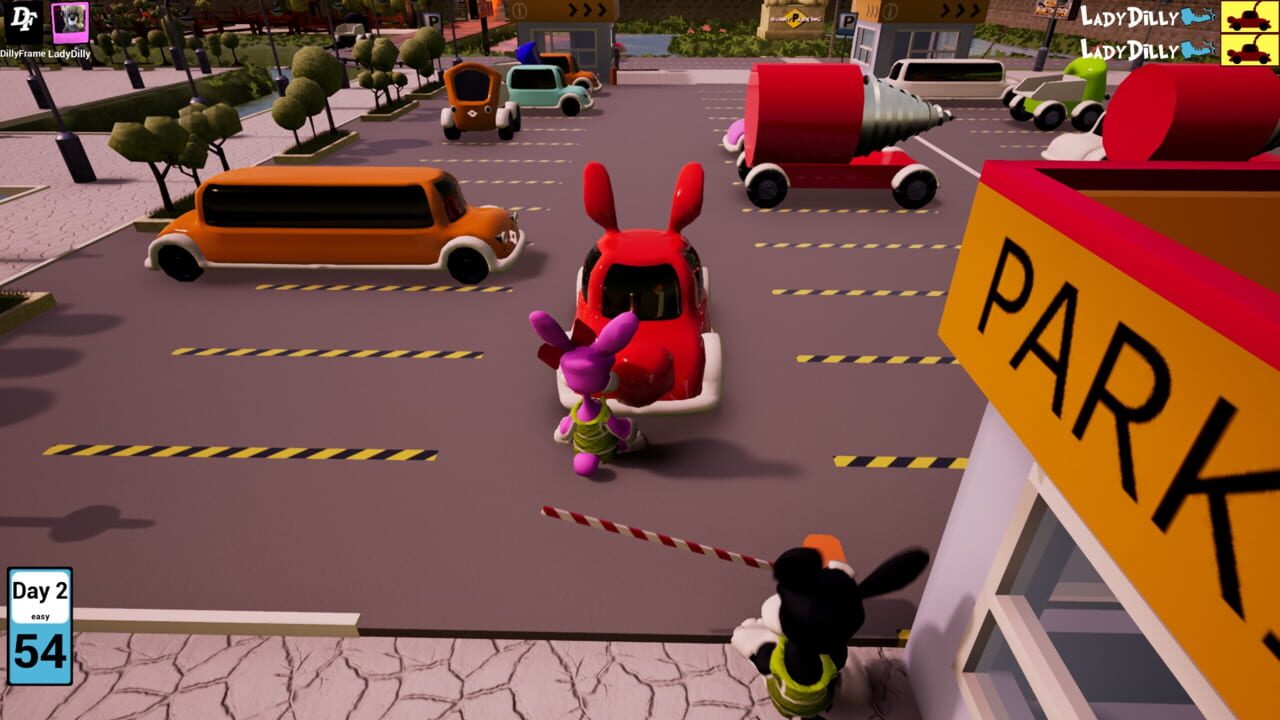1280x720 pixels.
Task: Click the car icon in second LadyDilly notification
Action: point(1248,48)
